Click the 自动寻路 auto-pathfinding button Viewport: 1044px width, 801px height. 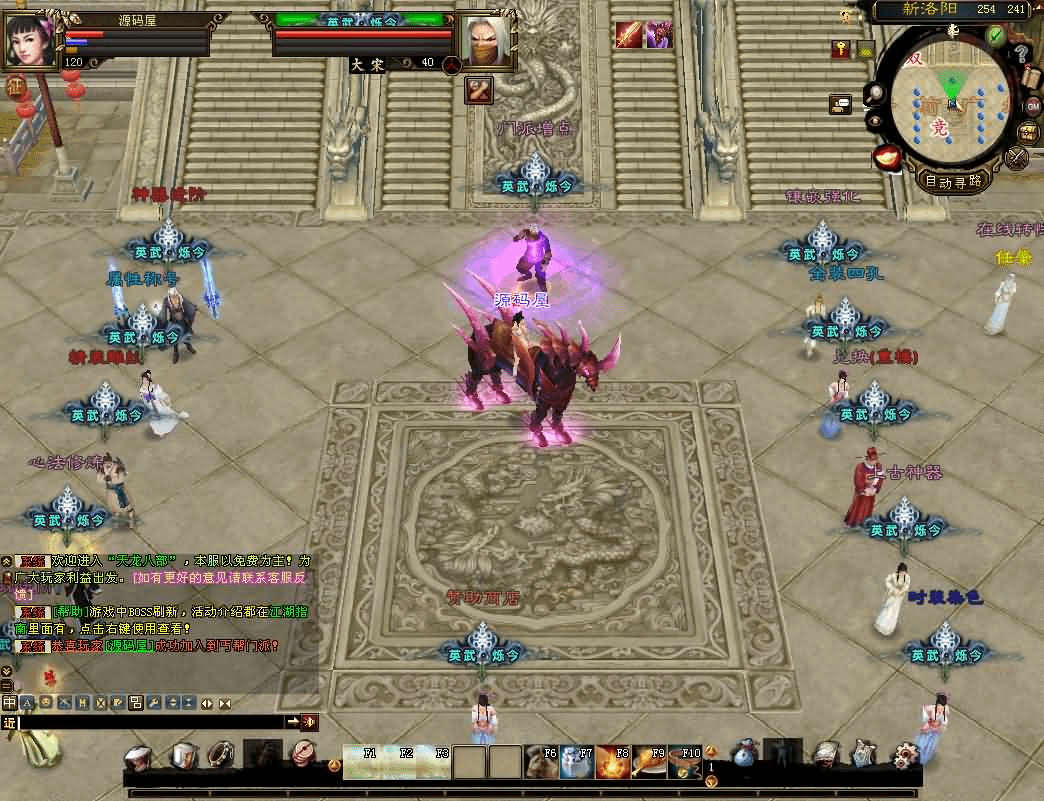(x=954, y=182)
